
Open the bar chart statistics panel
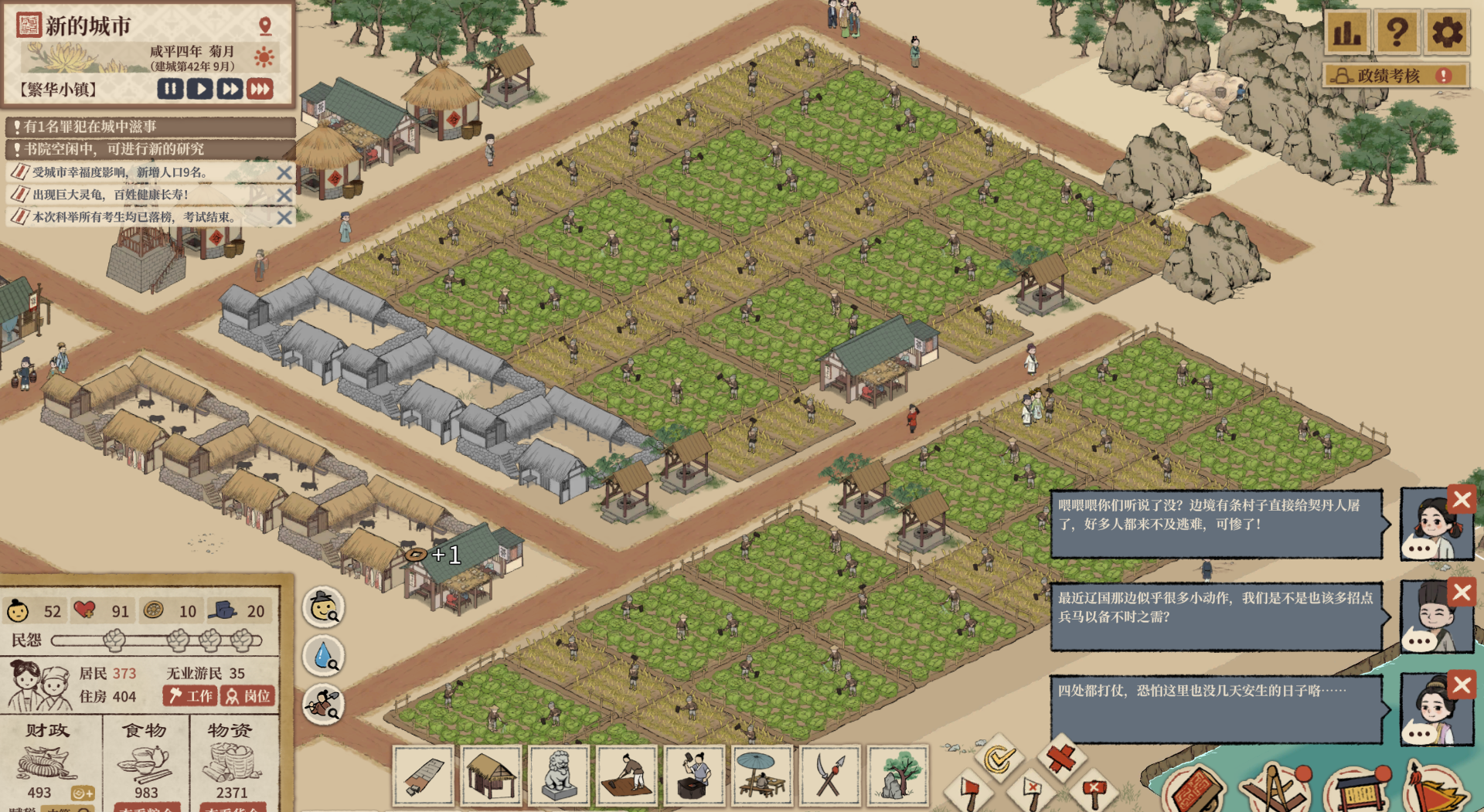click(1347, 32)
